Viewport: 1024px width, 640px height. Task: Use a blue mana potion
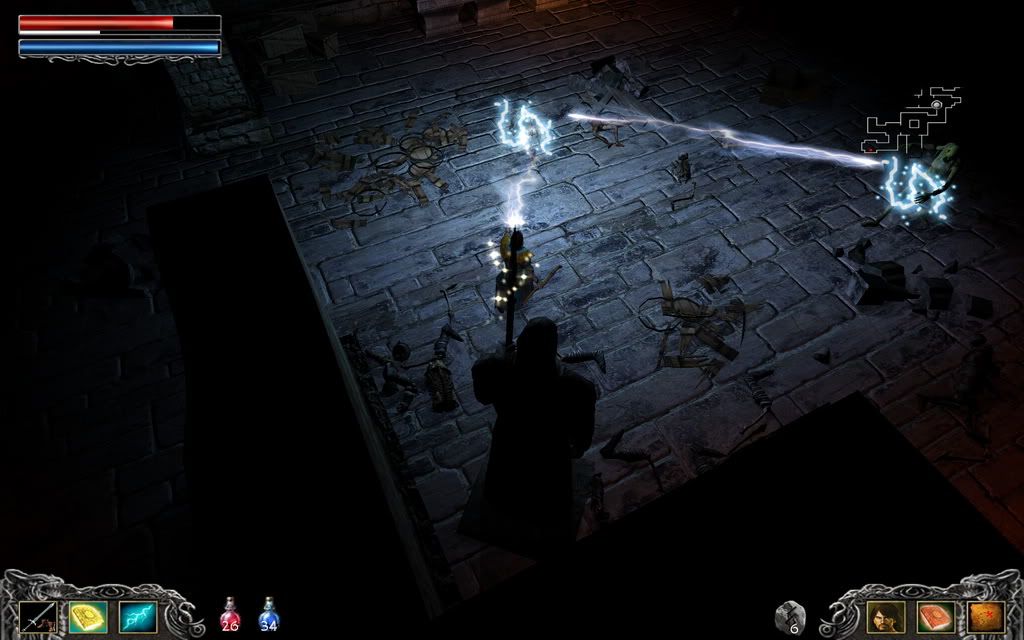click(x=268, y=615)
